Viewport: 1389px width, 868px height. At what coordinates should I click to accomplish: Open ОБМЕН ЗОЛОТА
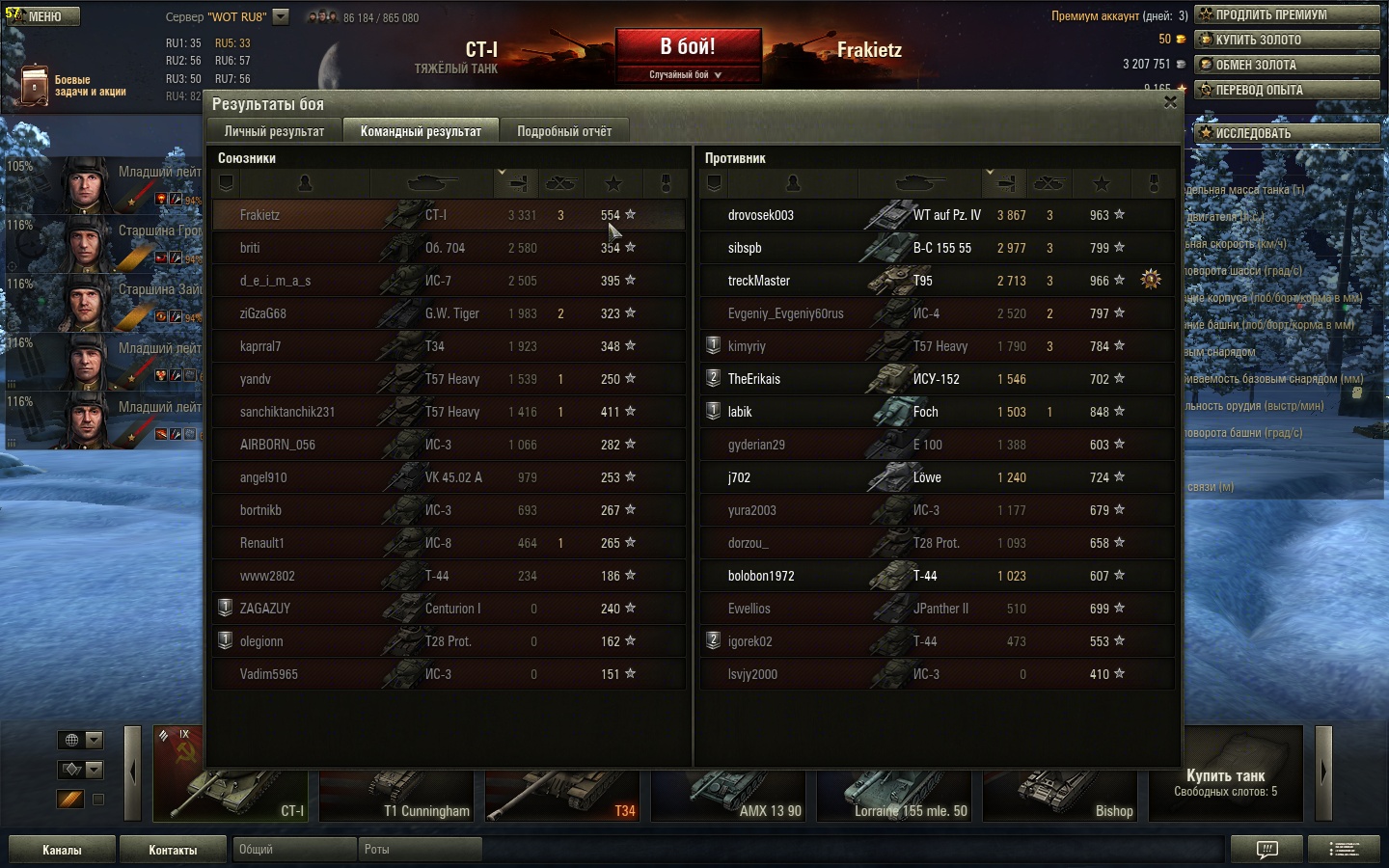(1287, 65)
